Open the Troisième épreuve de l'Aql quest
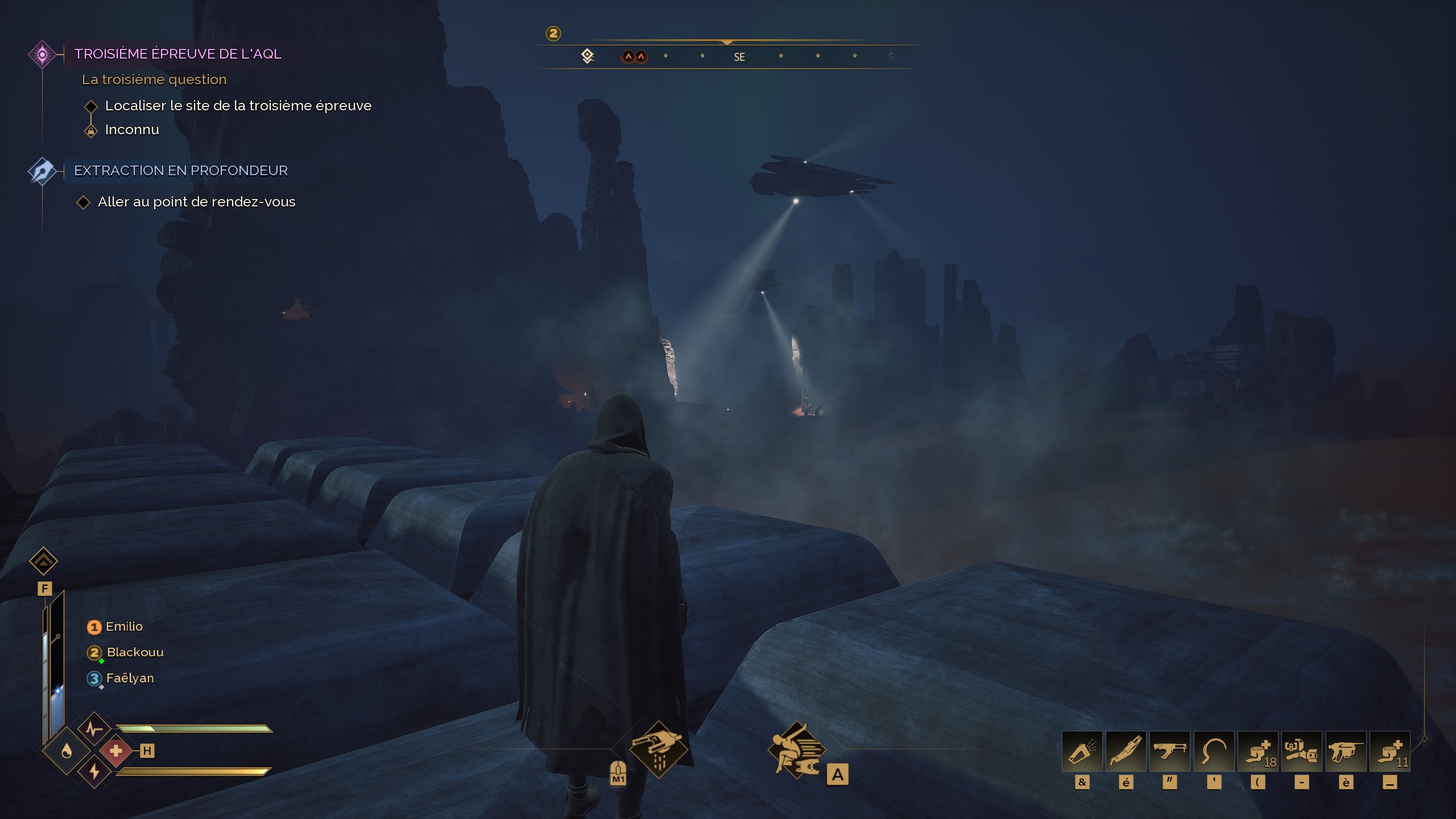The height and width of the screenshot is (819, 1456). (x=177, y=54)
